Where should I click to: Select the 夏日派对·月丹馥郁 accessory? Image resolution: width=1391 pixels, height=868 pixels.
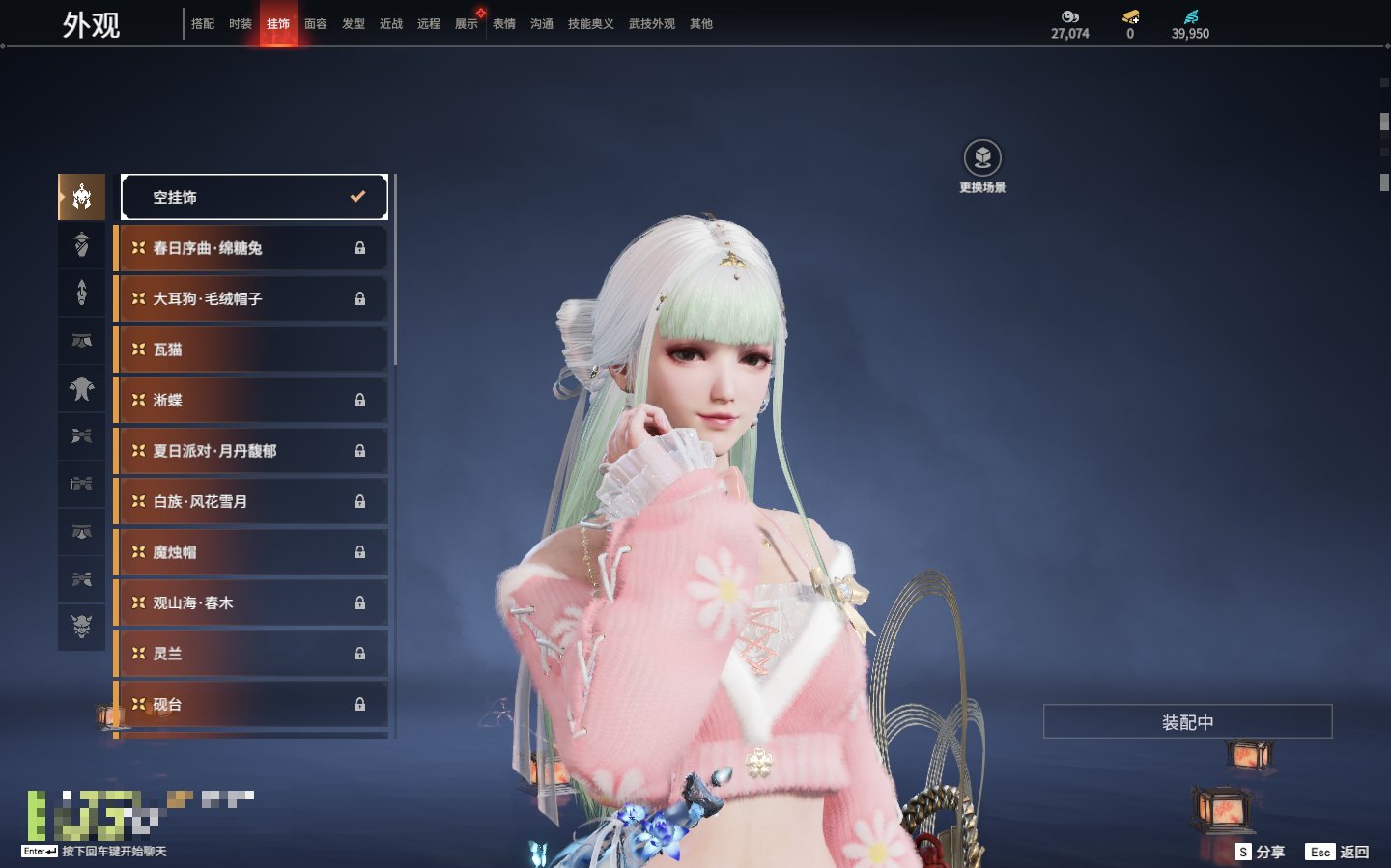click(251, 451)
